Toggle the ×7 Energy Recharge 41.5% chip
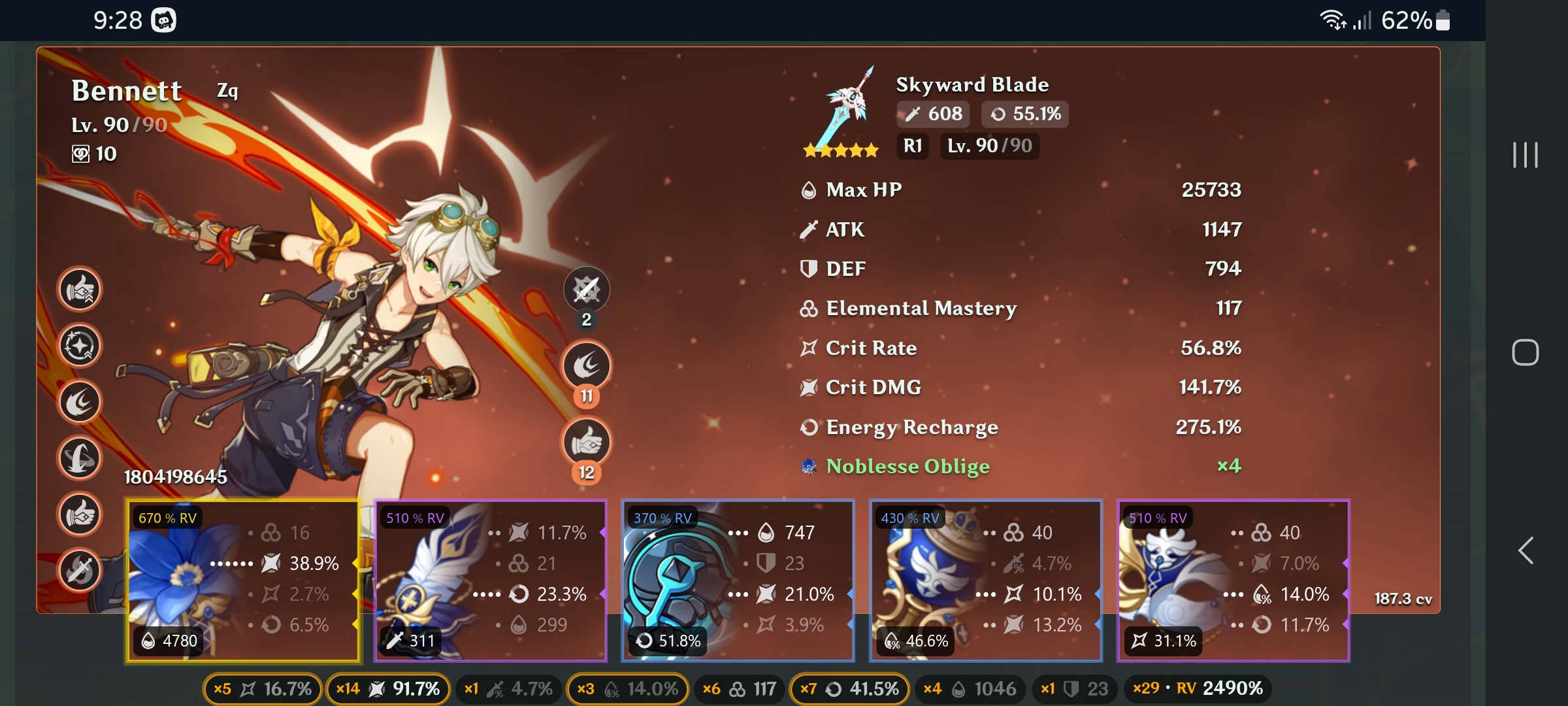 pyautogui.click(x=849, y=688)
